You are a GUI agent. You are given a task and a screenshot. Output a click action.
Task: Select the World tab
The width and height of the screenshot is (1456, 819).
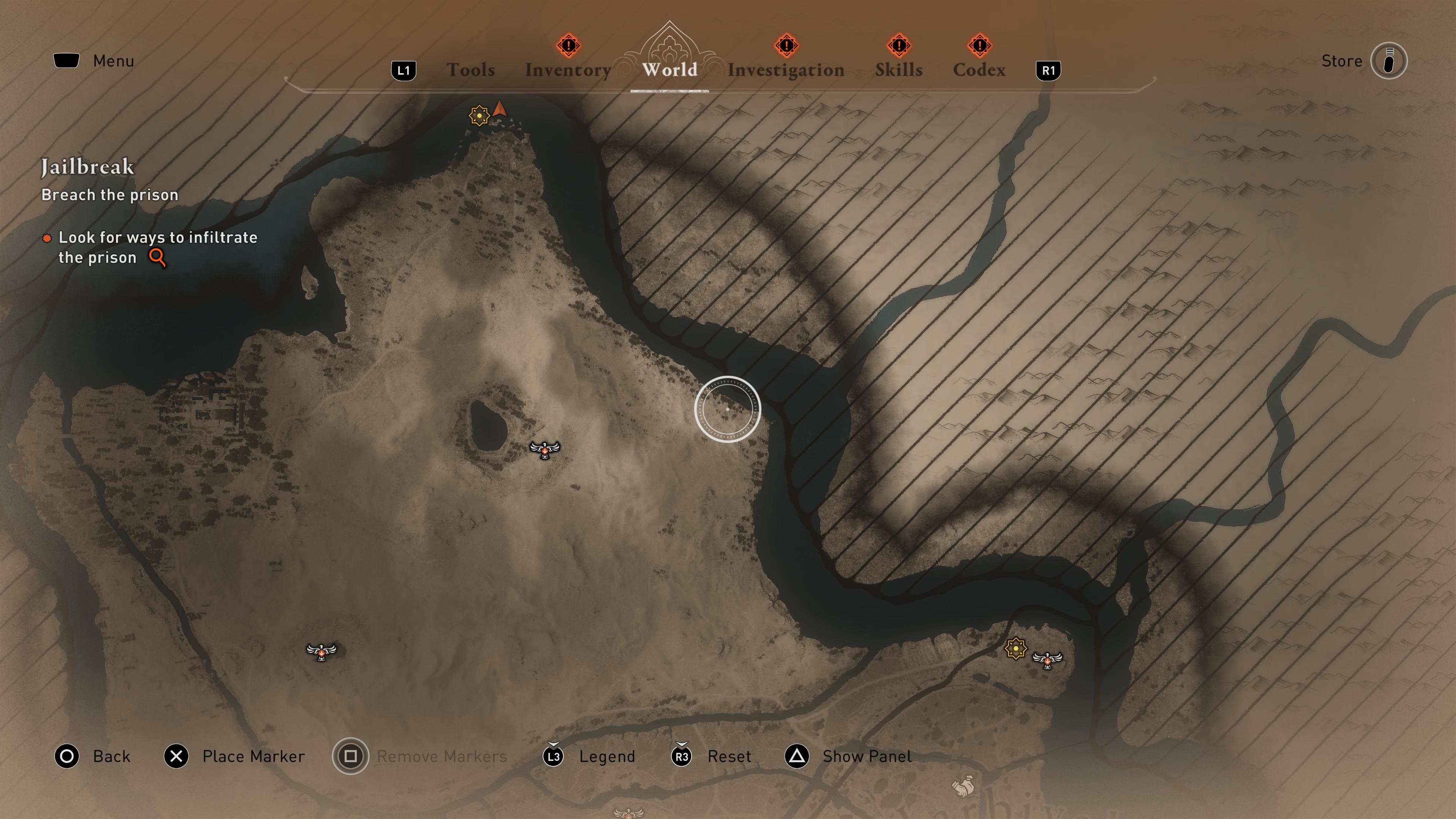[x=670, y=69]
